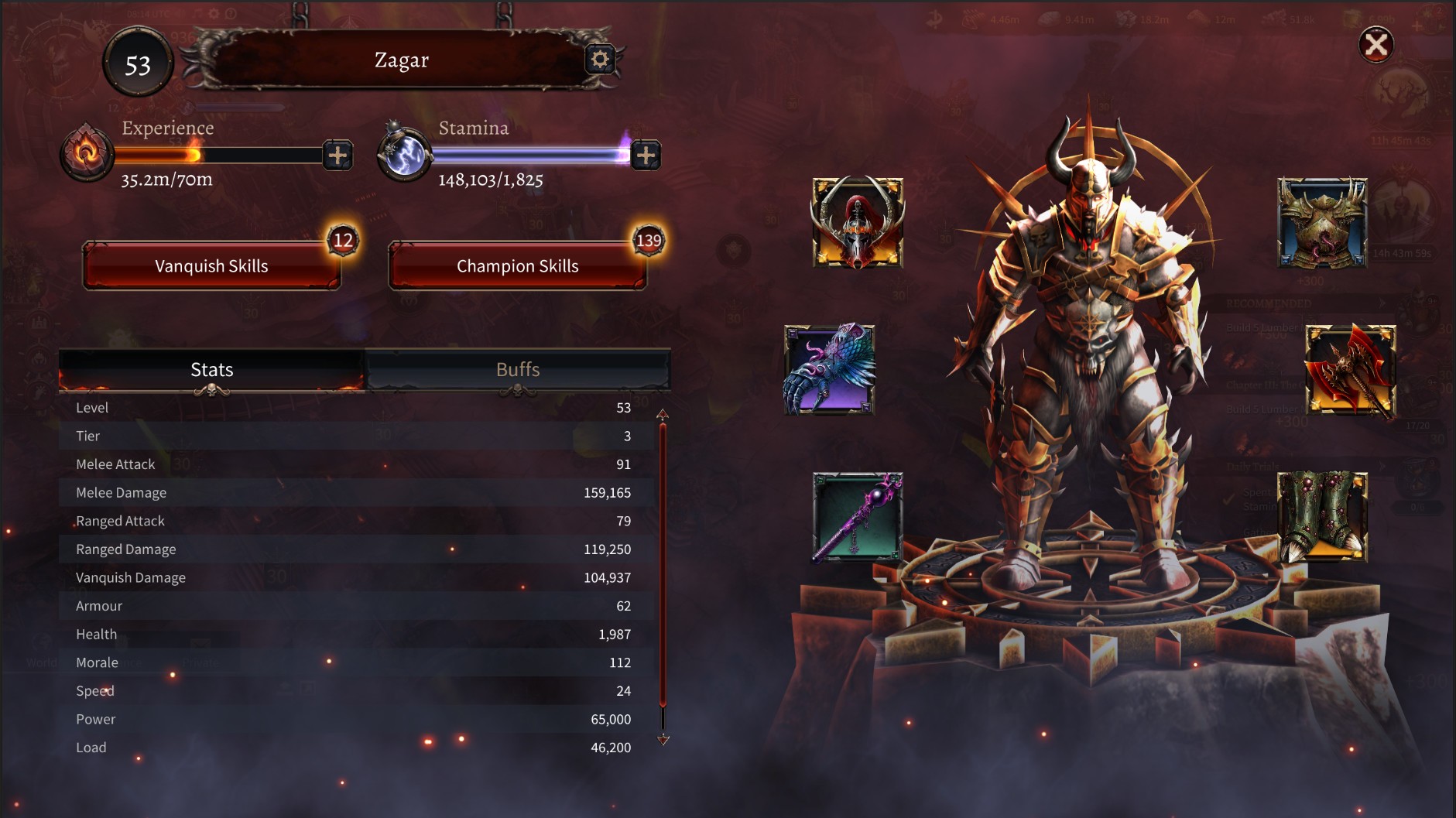Inspect the spiked boots equipment icon
This screenshot has width=1456, height=818.
(1324, 518)
